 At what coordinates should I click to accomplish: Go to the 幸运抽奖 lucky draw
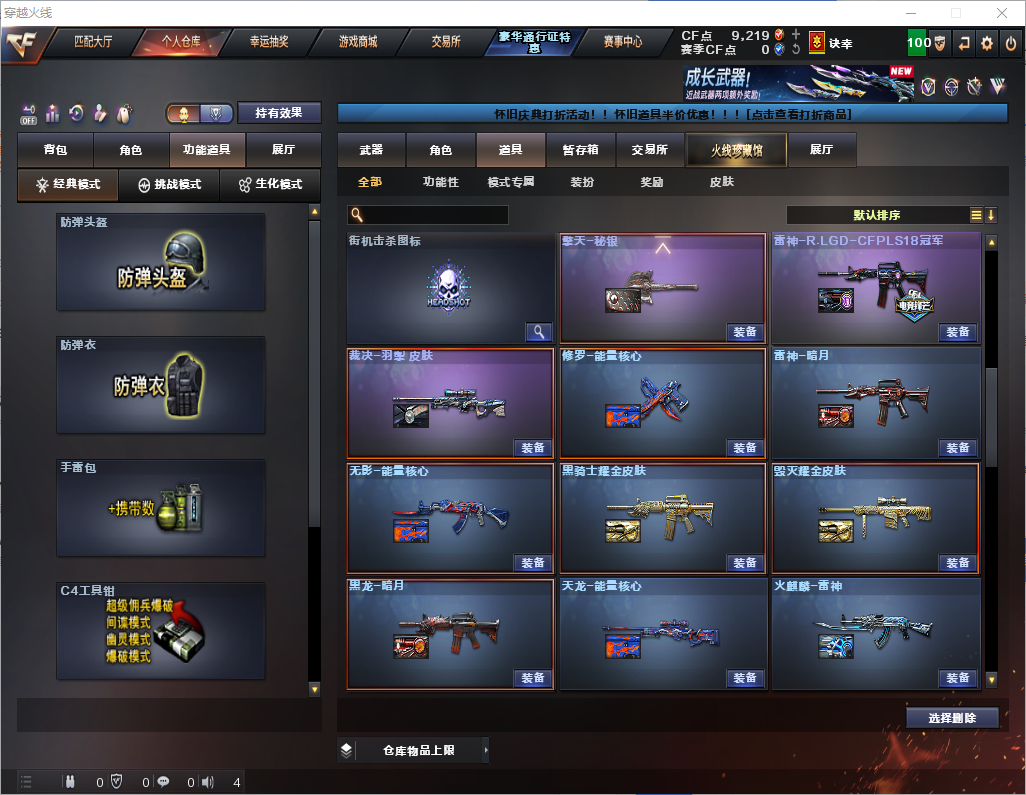point(268,42)
